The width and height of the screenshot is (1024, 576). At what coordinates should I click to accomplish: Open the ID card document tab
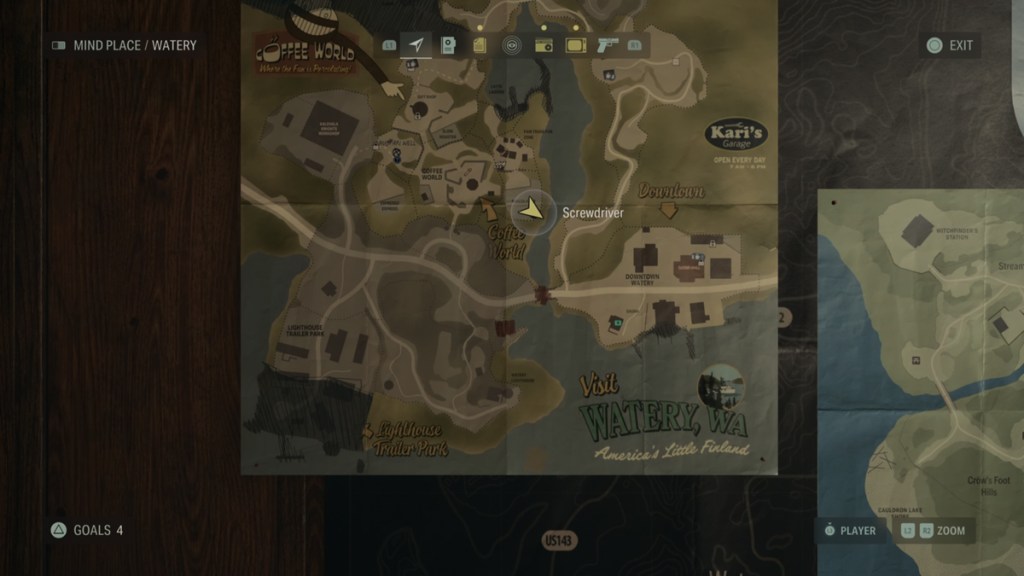coord(448,45)
